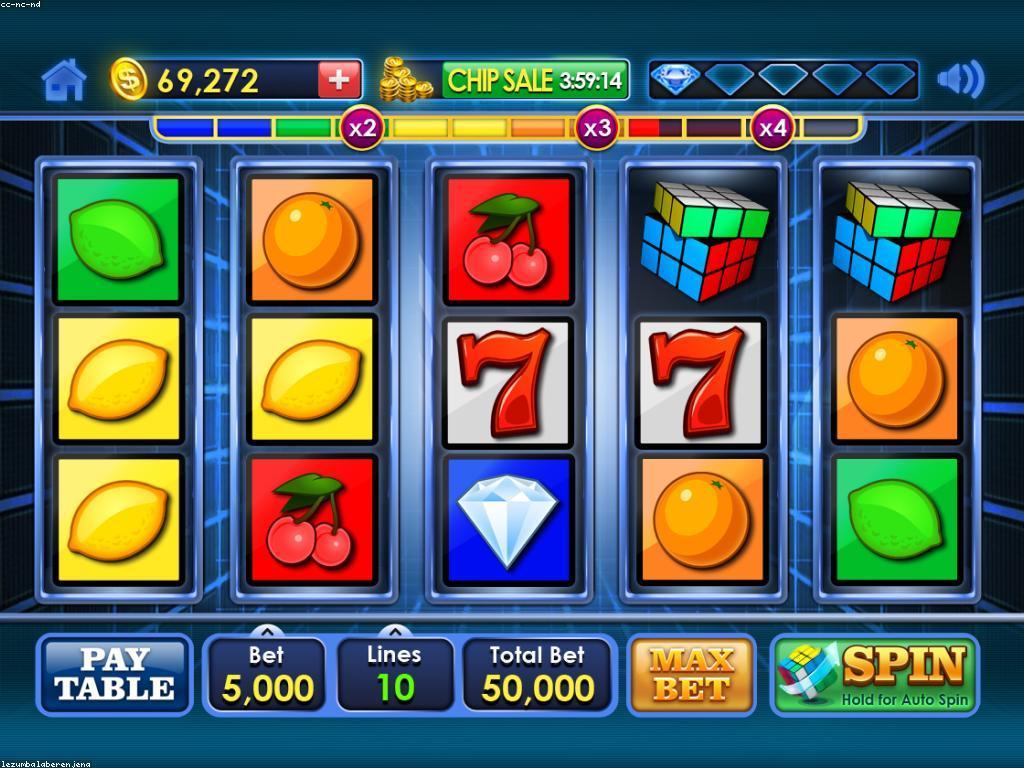Open the diamond collection panel
1024x768 pixels.
pos(783,80)
